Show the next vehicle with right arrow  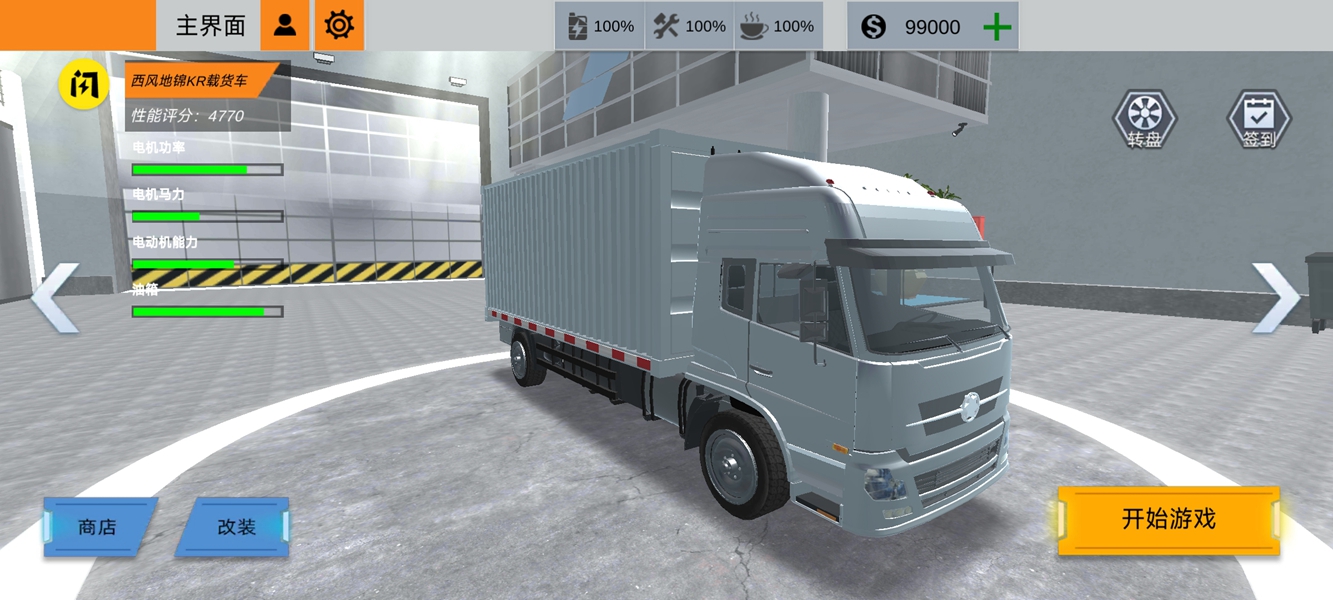click(x=1276, y=297)
